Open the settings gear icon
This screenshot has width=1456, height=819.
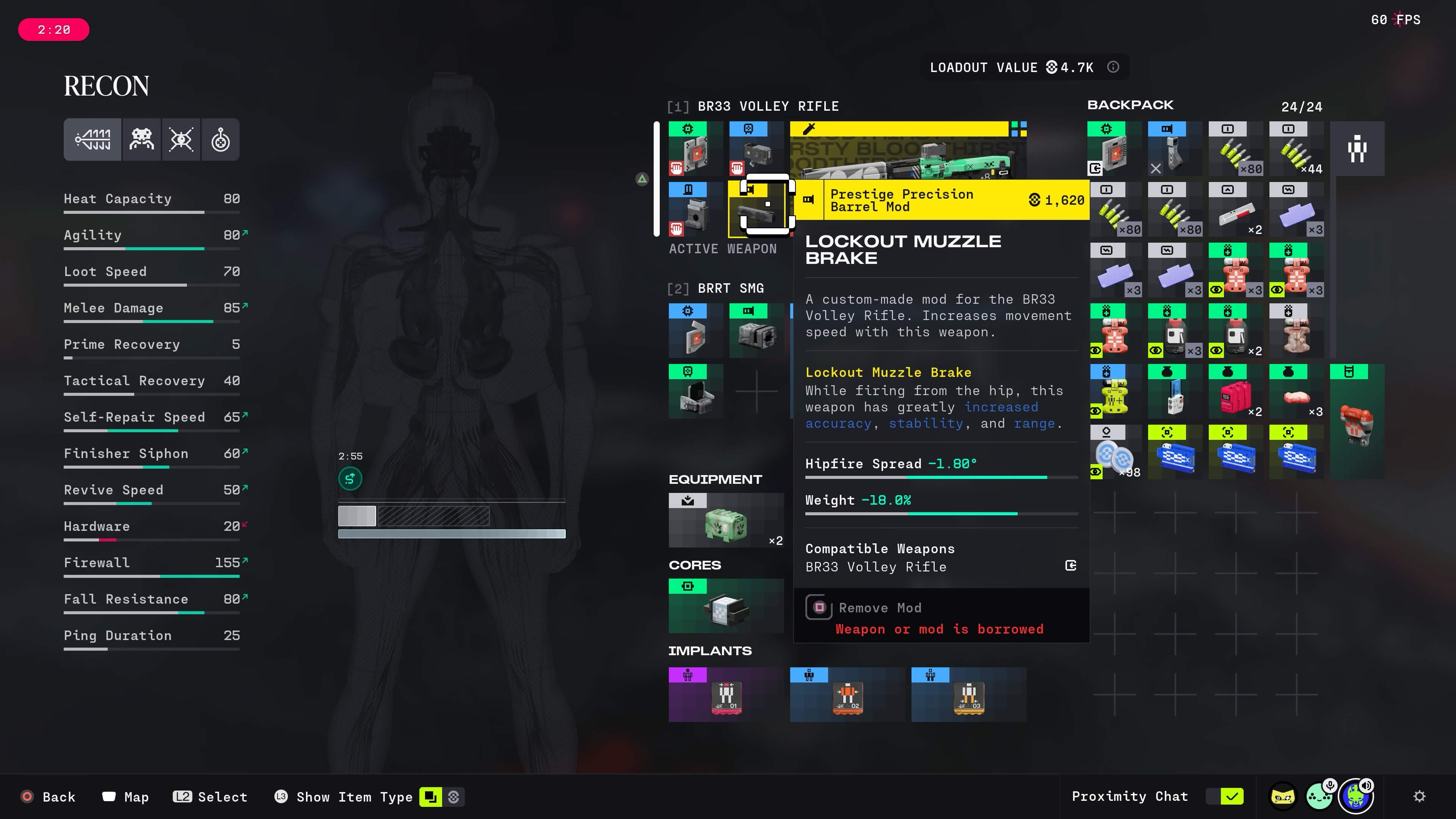point(1419,796)
